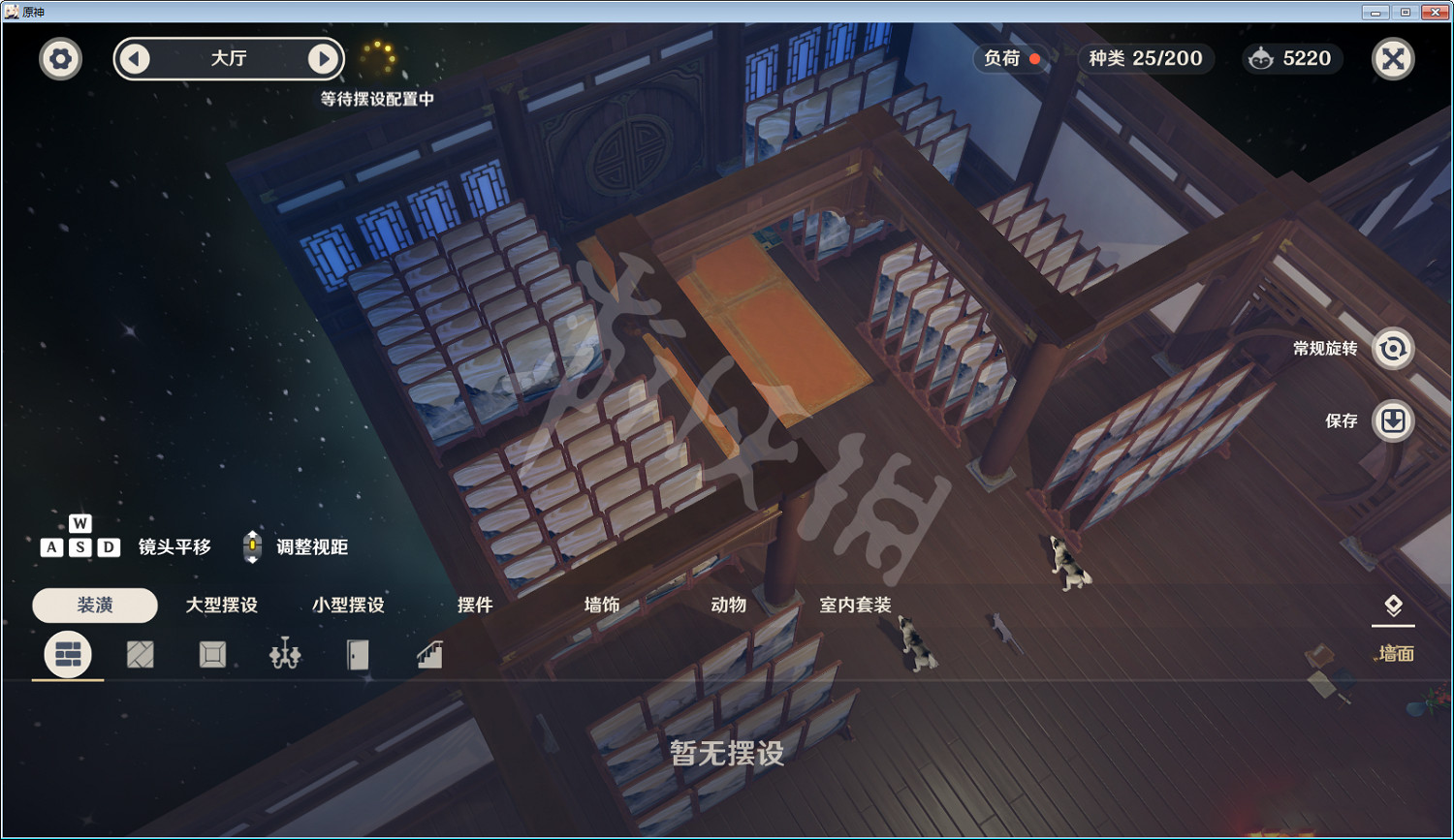The width and height of the screenshot is (1454, 840).
Task: Select the wall texture (brick) icon
Action: pyautogui.click(x=67, y=654)
